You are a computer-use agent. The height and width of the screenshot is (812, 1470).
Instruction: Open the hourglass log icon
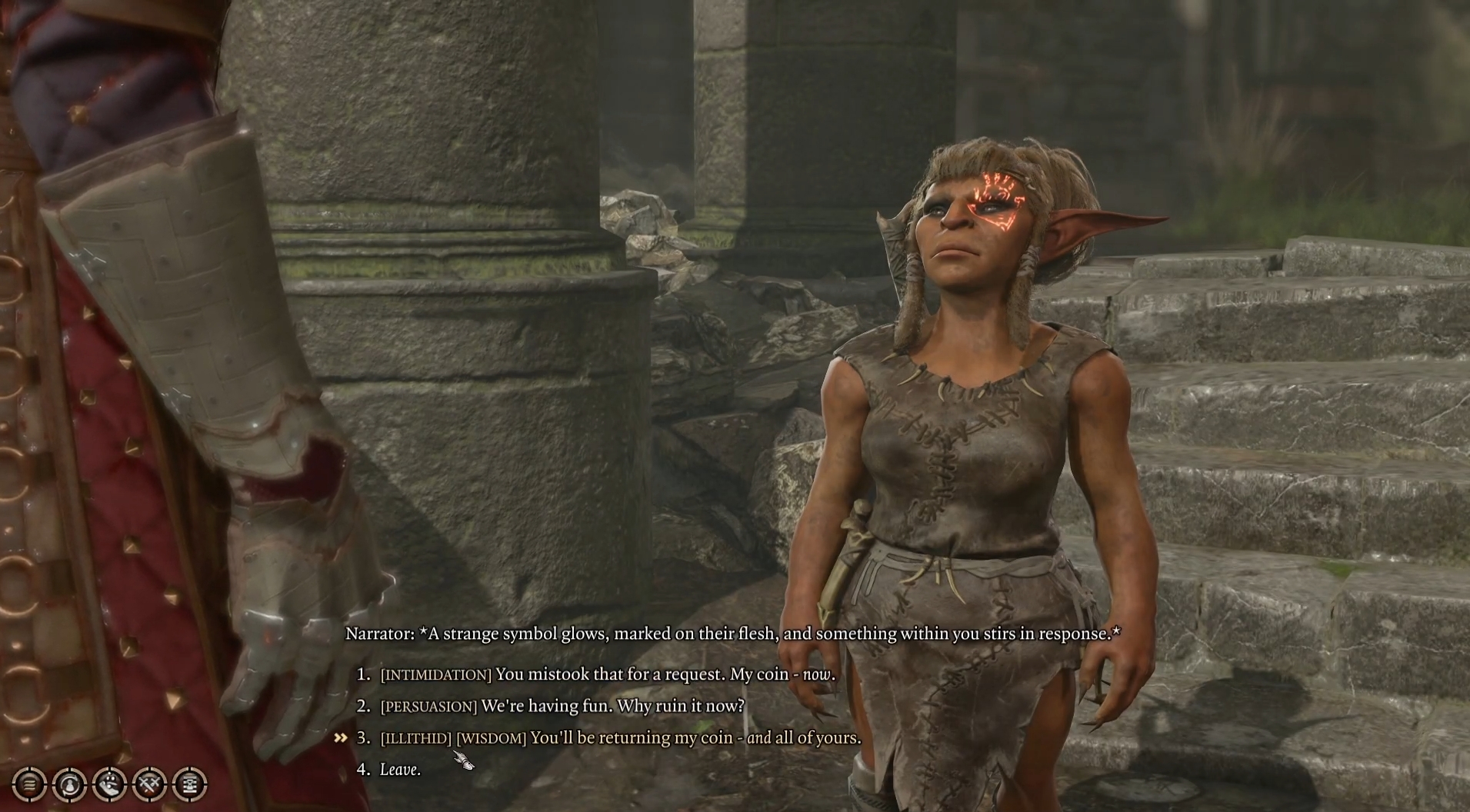point(190,784)
